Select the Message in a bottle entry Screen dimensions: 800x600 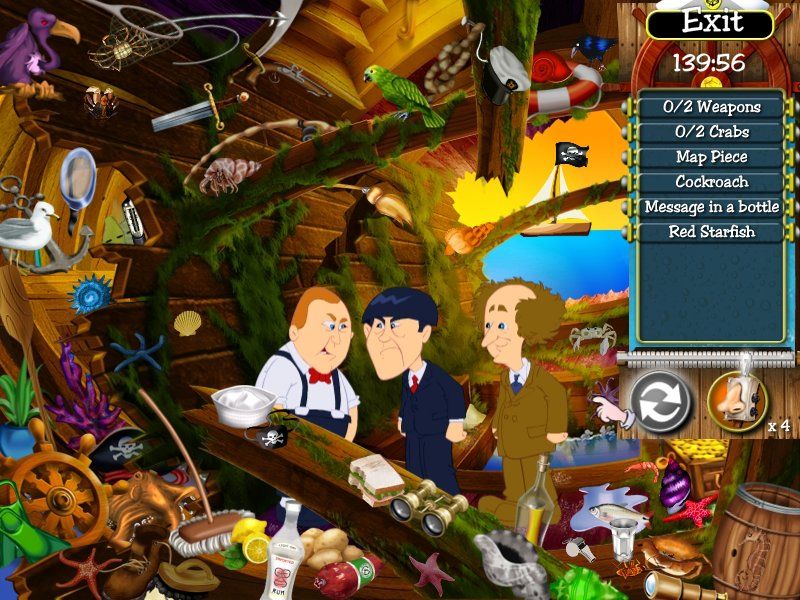pyautogui.click(x=712, y=207)
